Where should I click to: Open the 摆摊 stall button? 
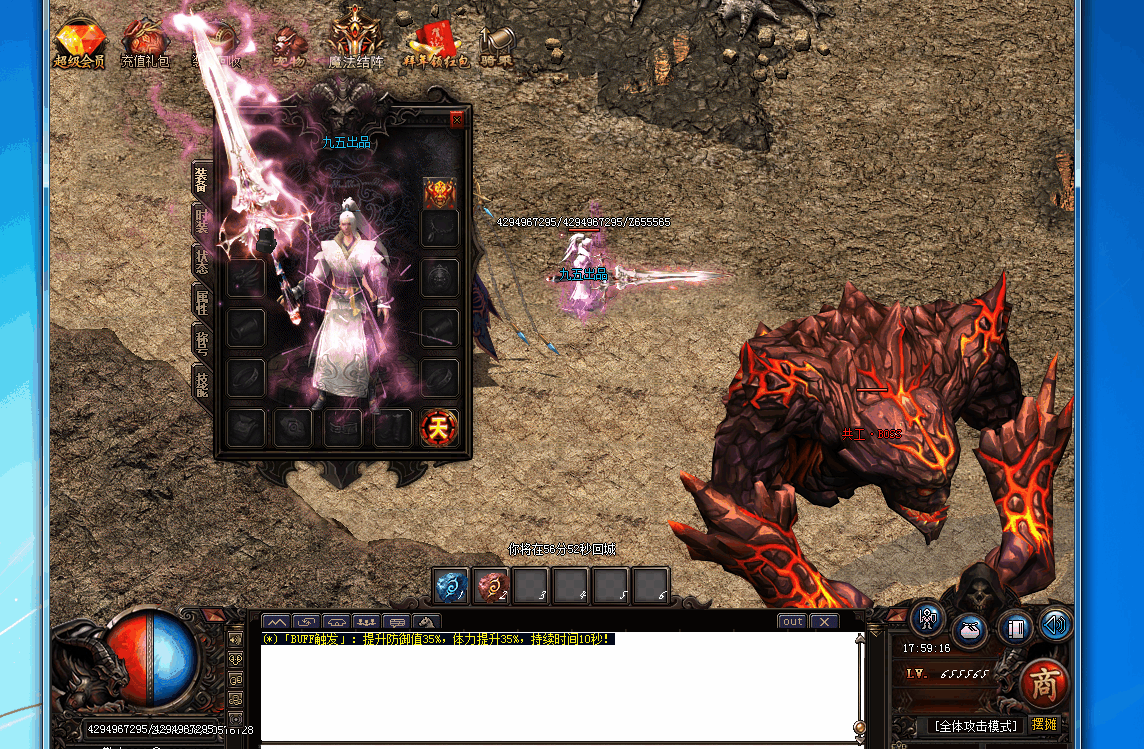click(1044, 724)
